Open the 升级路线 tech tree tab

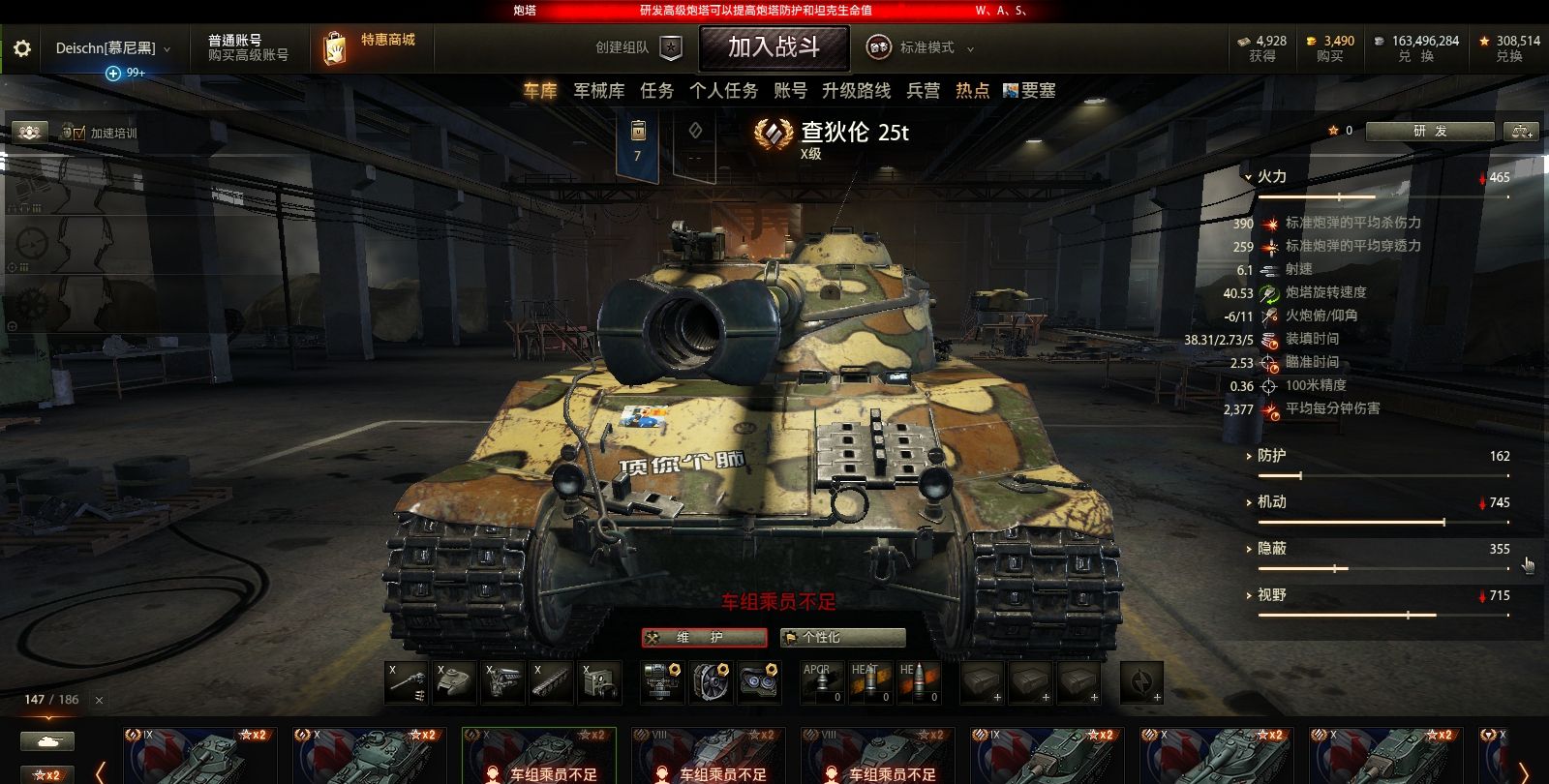[x=856, y=90]
